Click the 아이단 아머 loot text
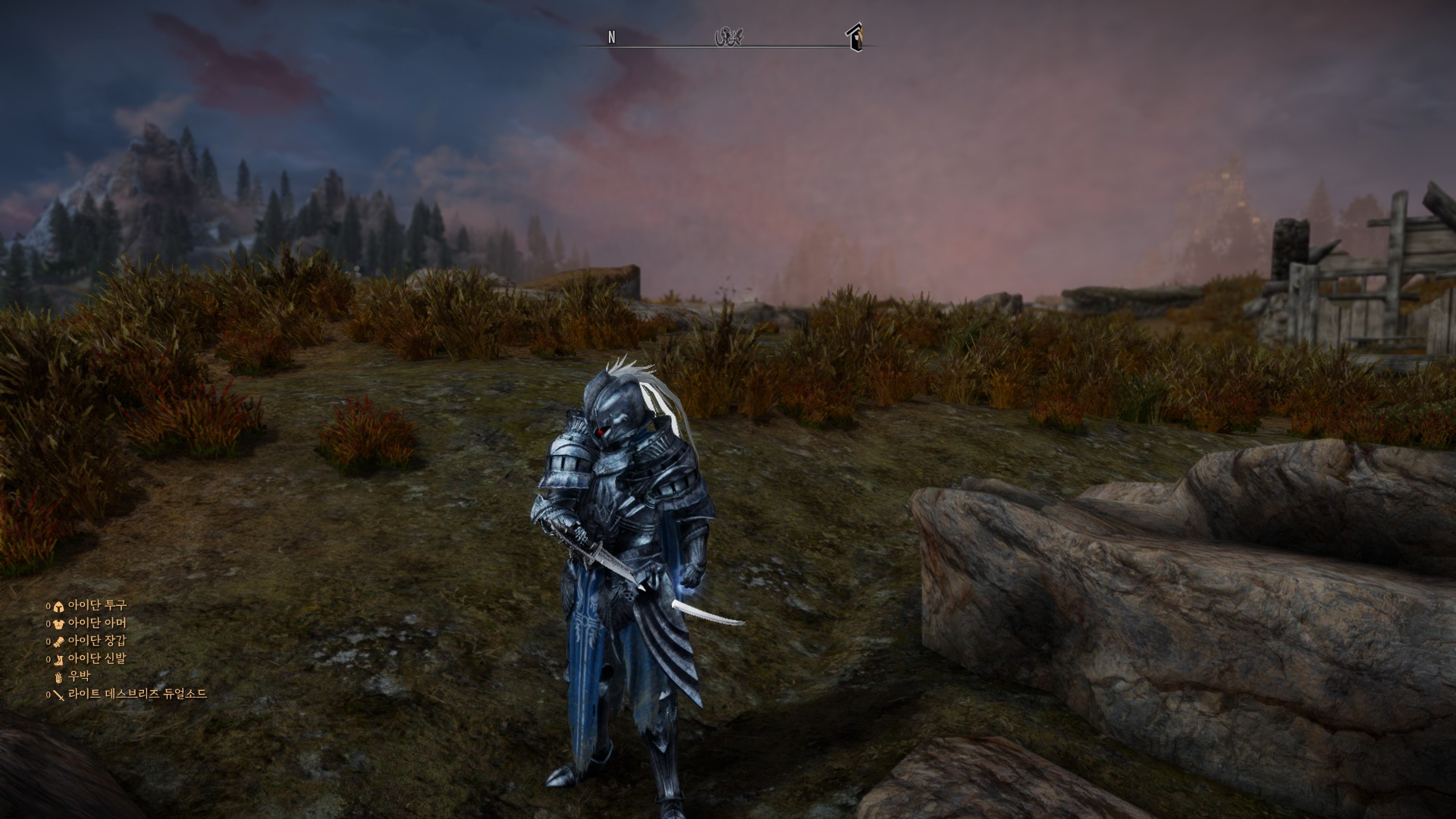 click(99, 623)
